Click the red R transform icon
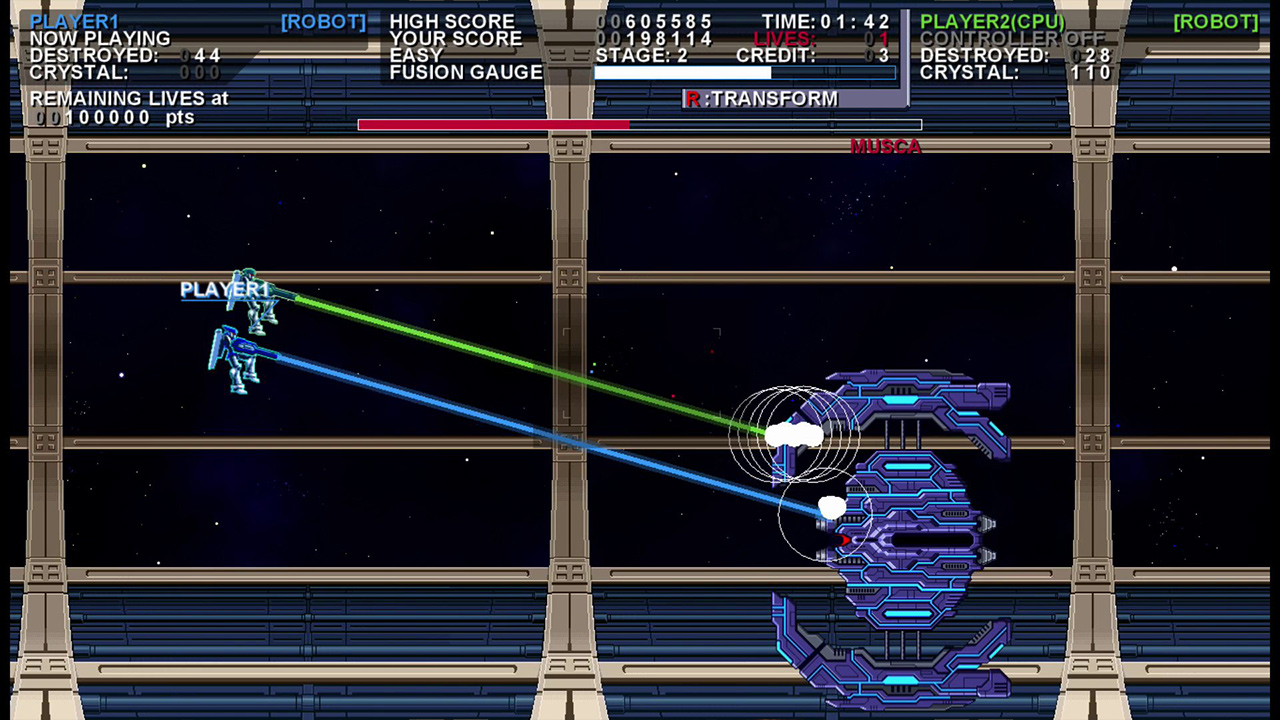The width and height of the screenshot is (1280, 720). tap(692, 99)
